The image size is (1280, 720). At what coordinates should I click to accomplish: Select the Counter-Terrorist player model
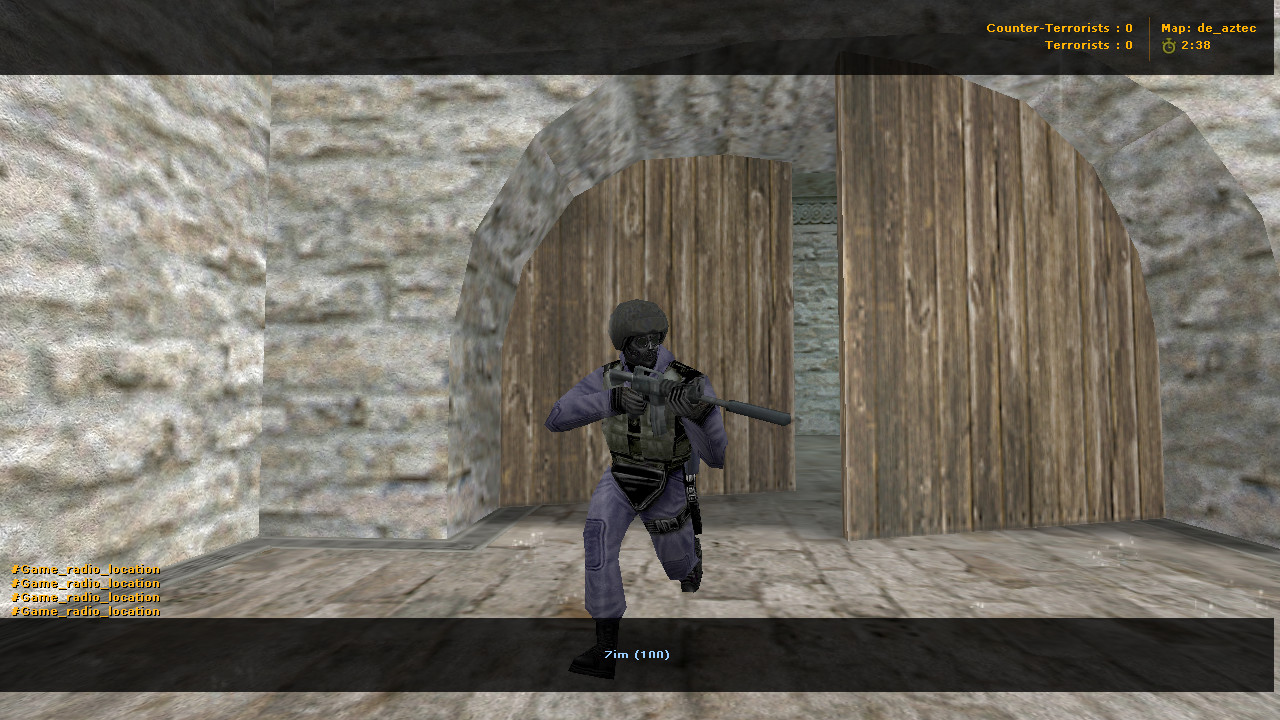640,450
